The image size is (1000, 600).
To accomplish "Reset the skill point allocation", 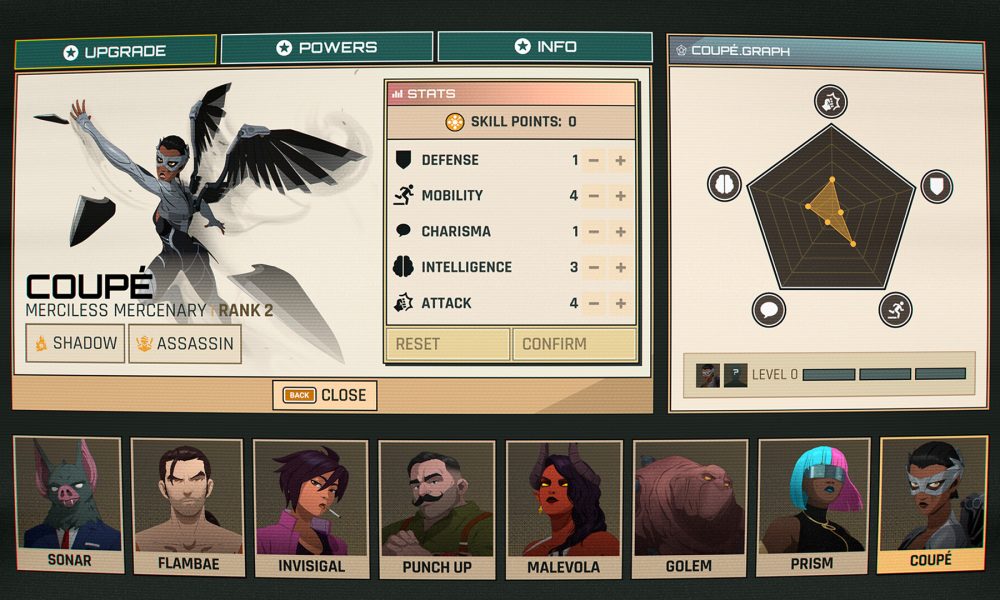I will pyautogui.click(x=447, y=344).
